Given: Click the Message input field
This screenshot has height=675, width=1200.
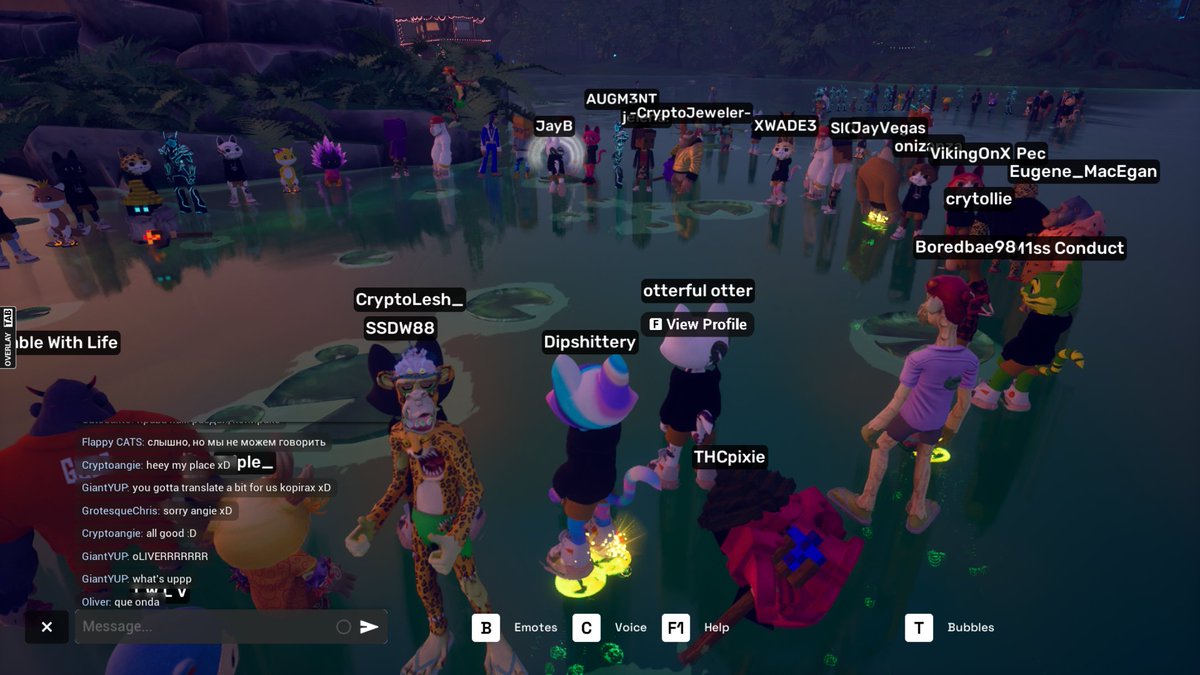Looking at the screenshot, I should [x=205, y=627].
